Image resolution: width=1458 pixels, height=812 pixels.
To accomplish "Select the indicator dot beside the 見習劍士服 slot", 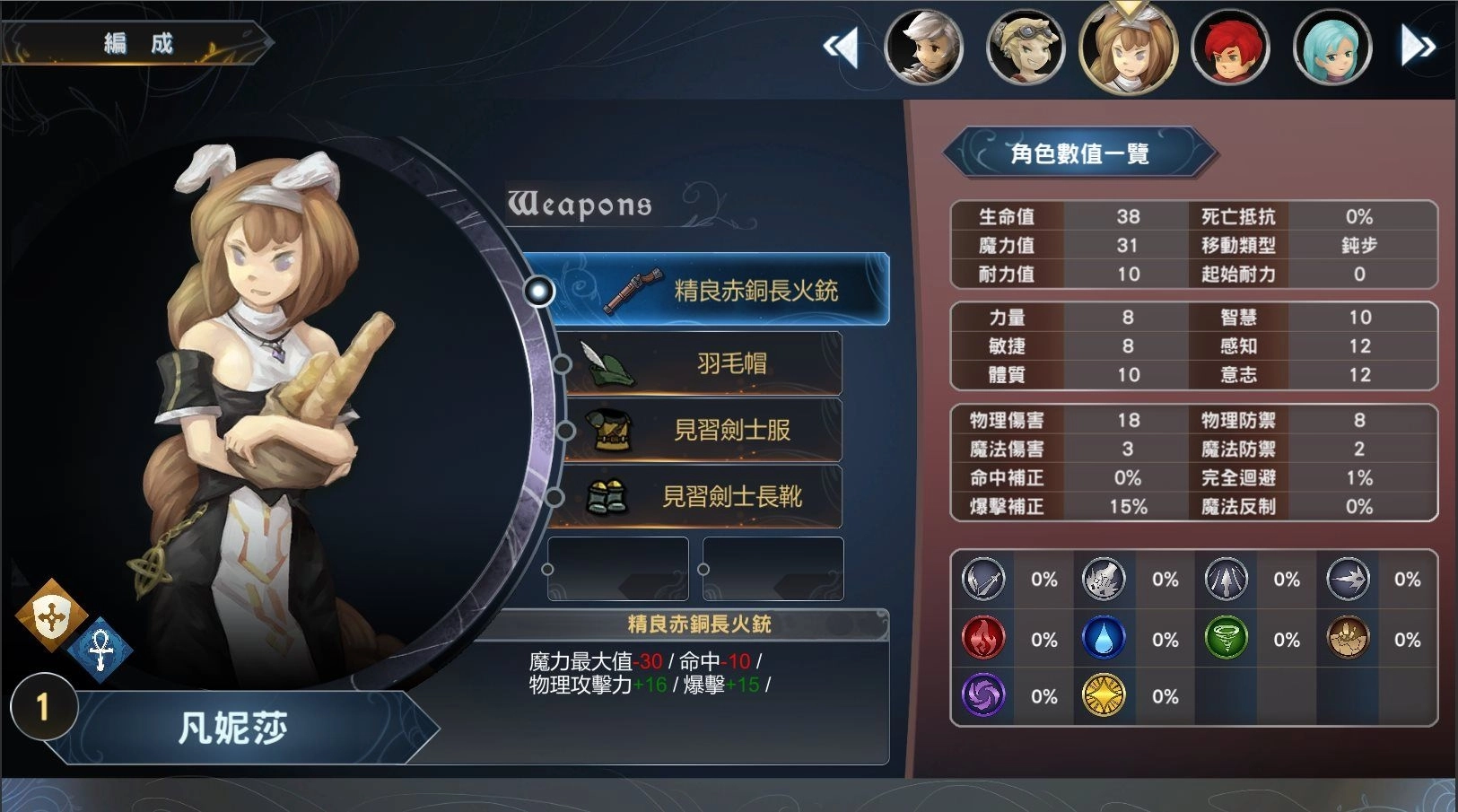I will (563, 430).
